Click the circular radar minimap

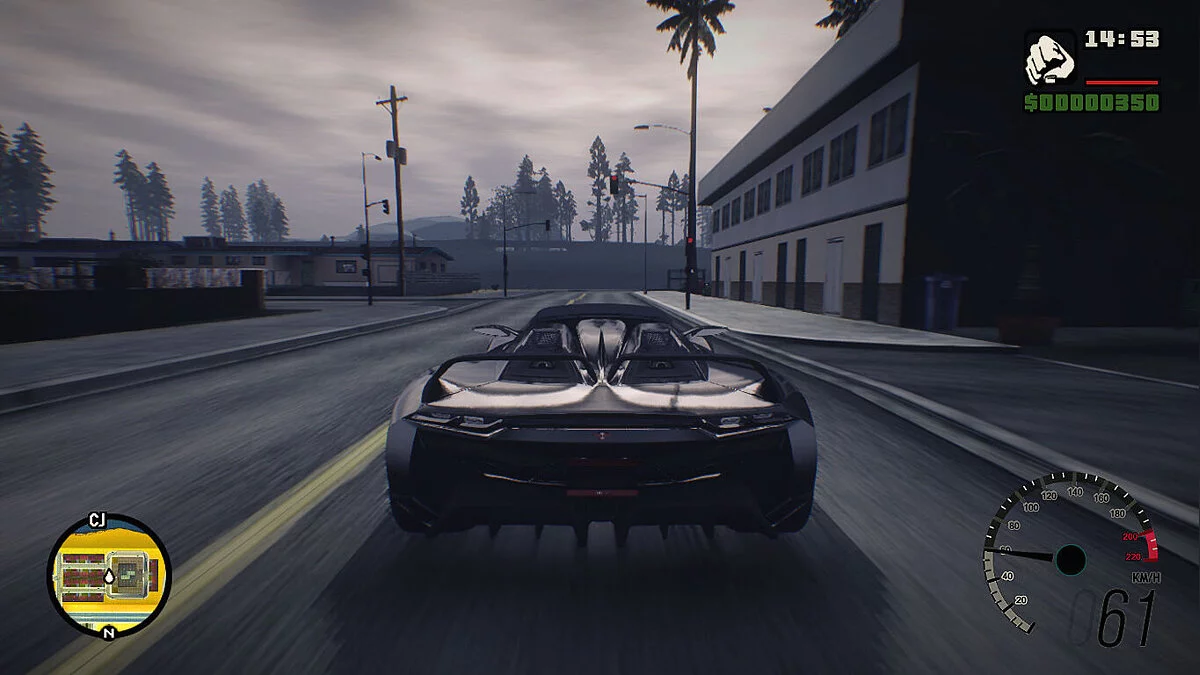pos(109,575)
